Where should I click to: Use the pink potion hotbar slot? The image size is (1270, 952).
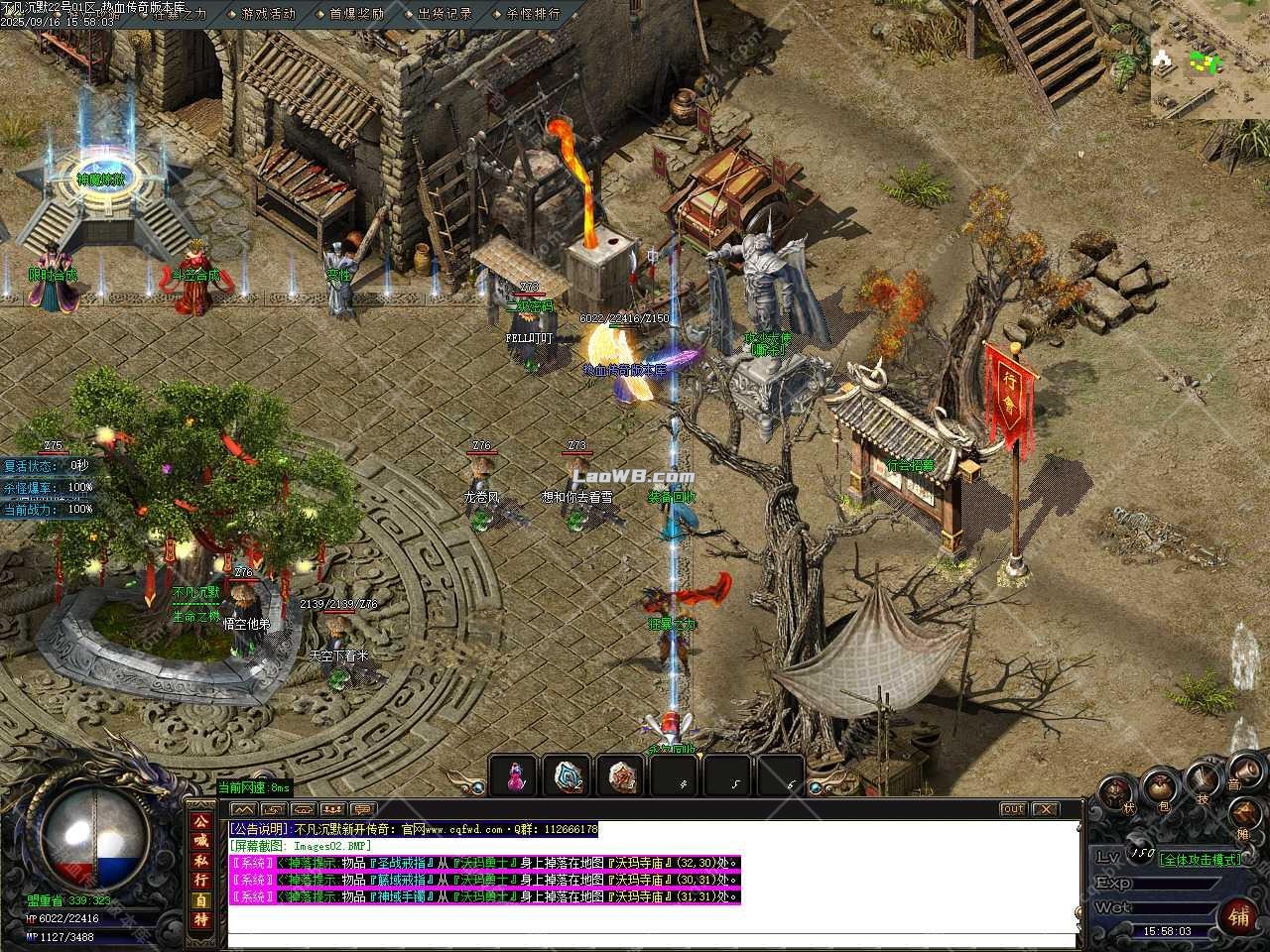coord(515,776)
